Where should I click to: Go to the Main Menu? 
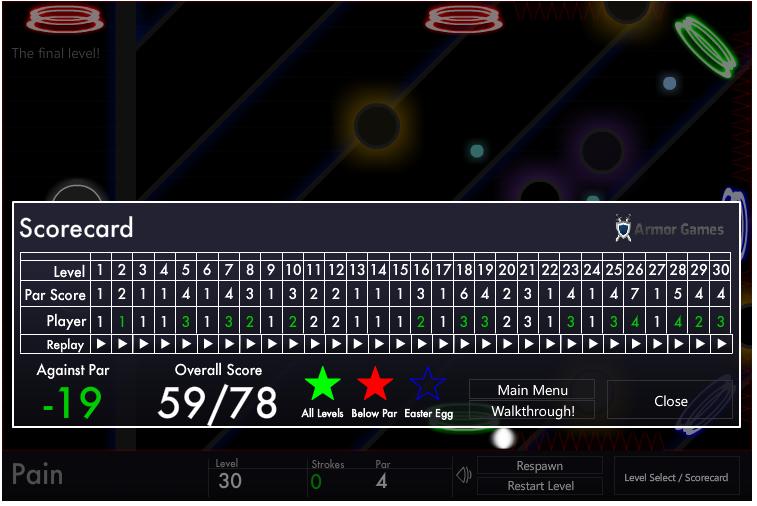(532, 390)
